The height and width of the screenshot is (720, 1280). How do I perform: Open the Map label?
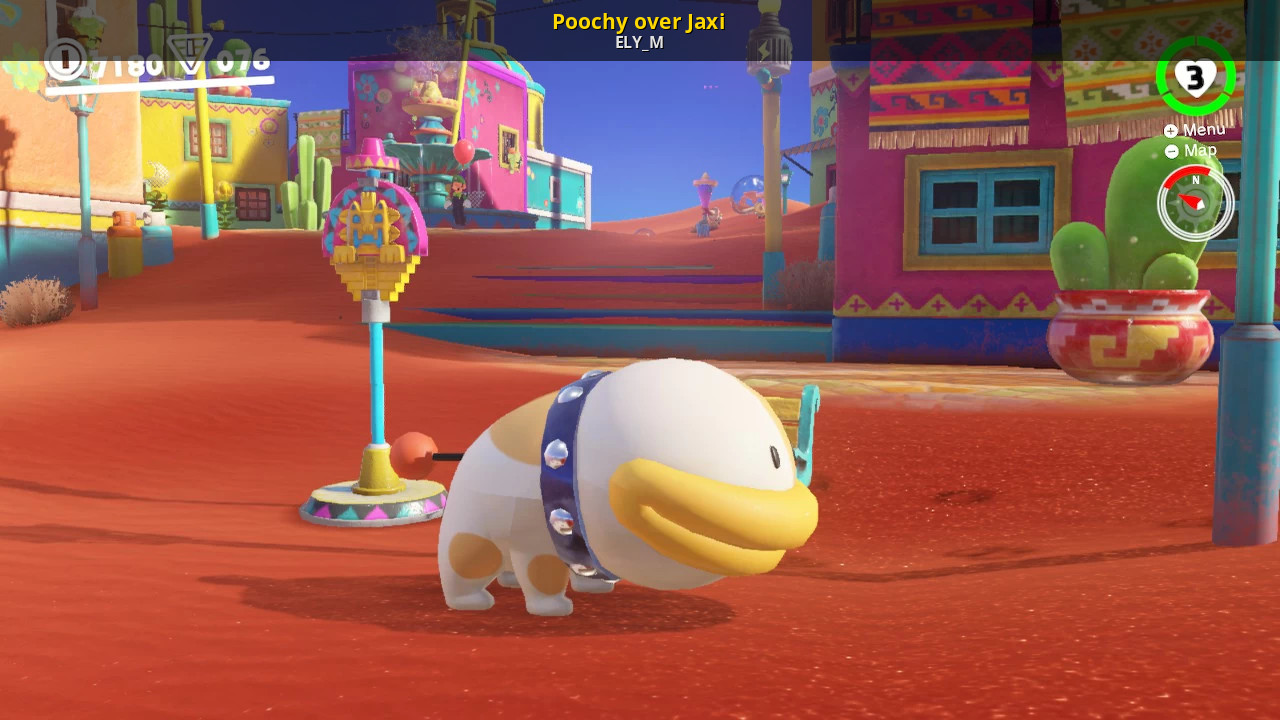click(1192, 151)
